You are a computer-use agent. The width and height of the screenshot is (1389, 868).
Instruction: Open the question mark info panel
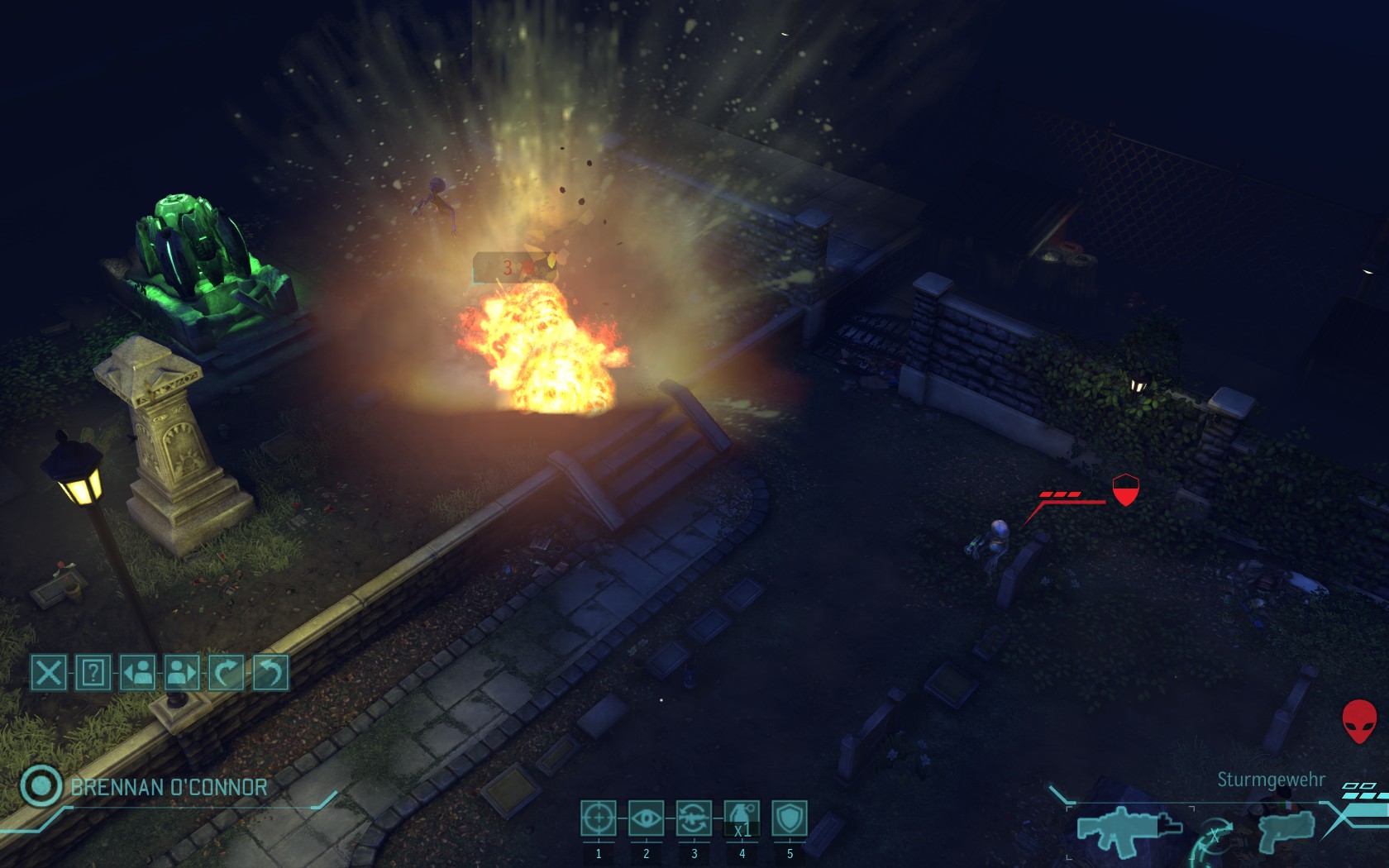point(93,672)
